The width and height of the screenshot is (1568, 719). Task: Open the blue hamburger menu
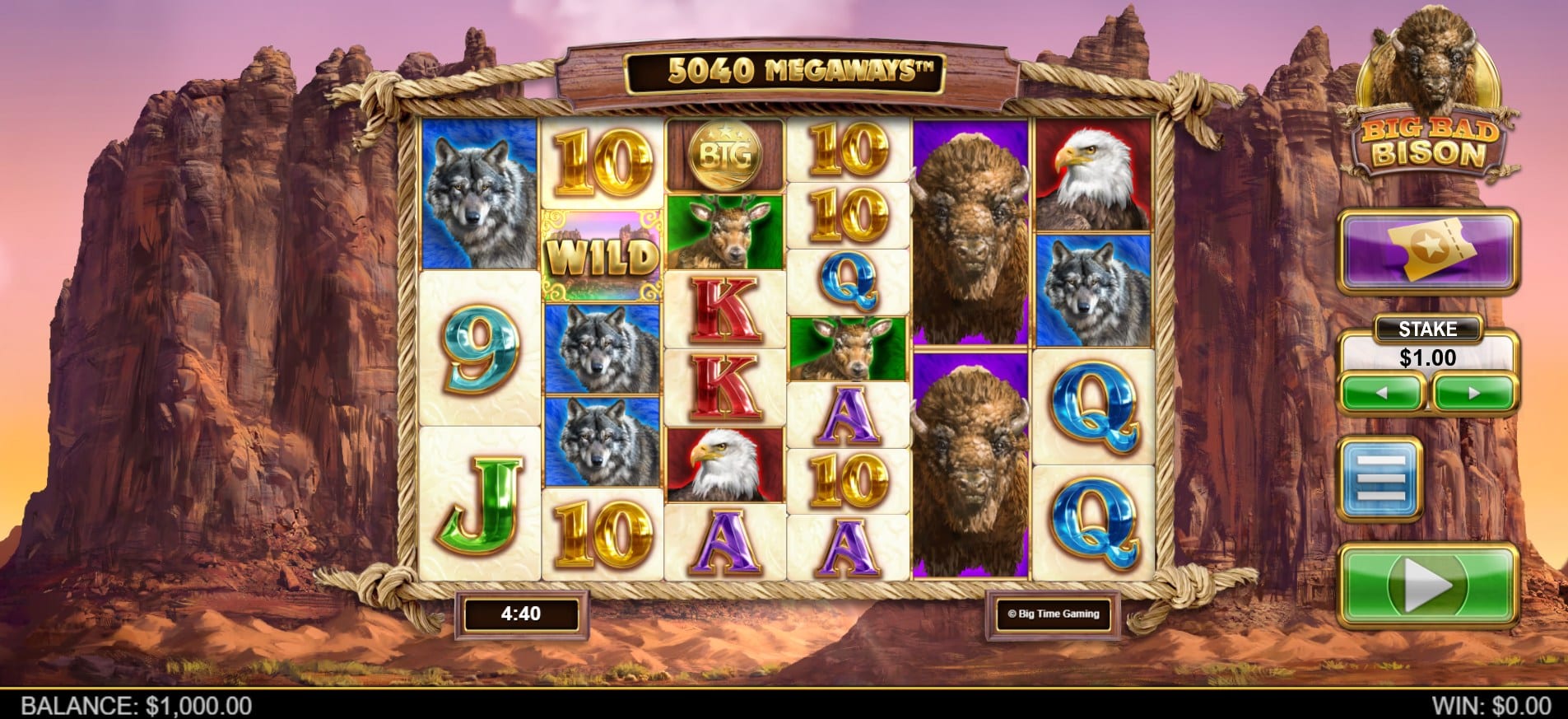coord(1380,479)
